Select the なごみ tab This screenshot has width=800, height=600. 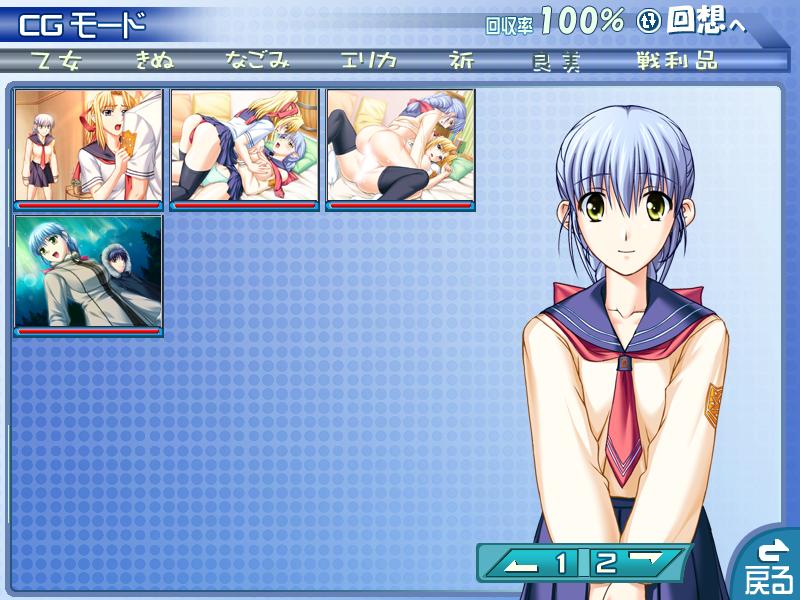(257, 60)
